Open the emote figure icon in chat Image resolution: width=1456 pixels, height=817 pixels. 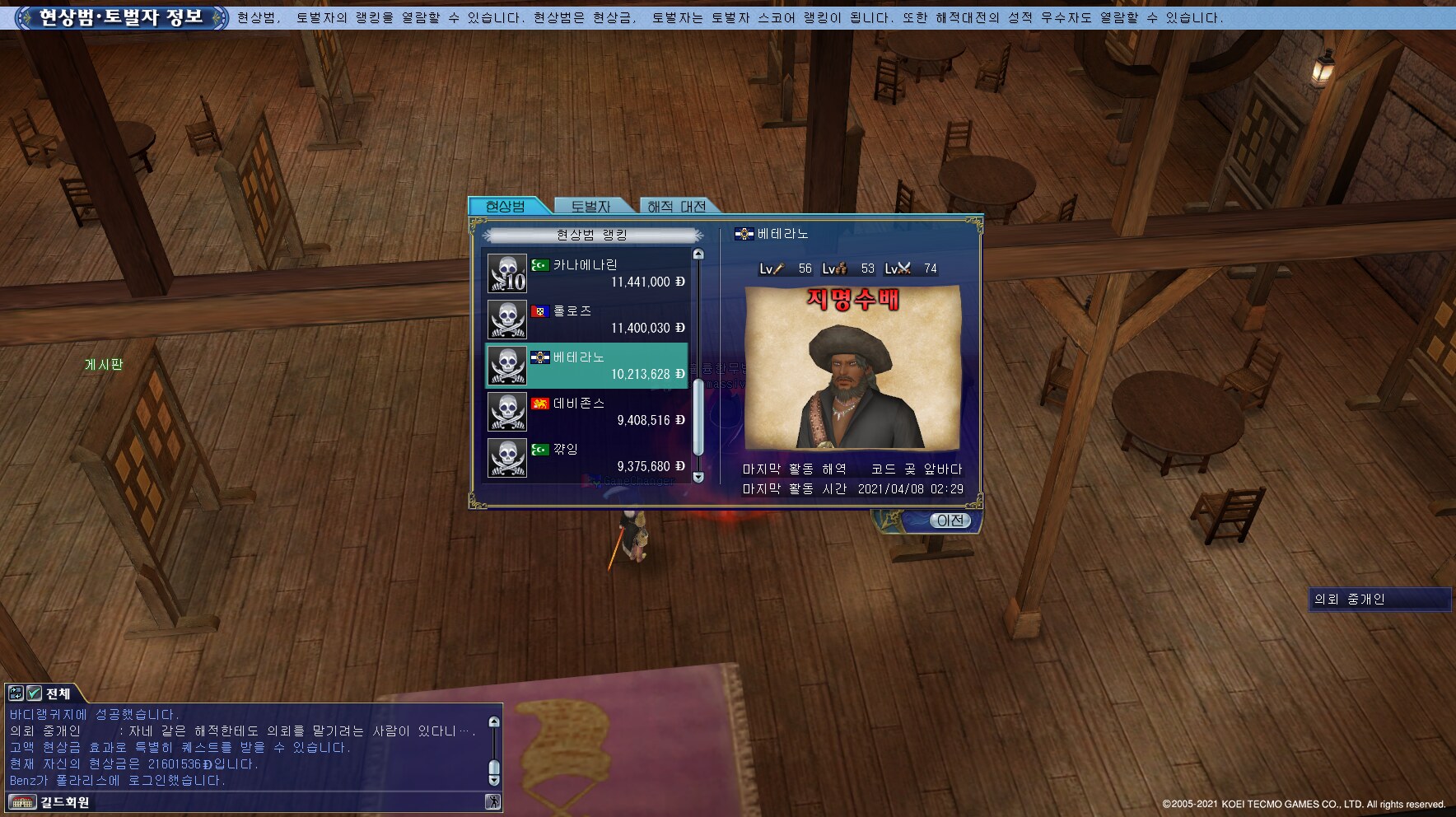click(x=492, y=802)
